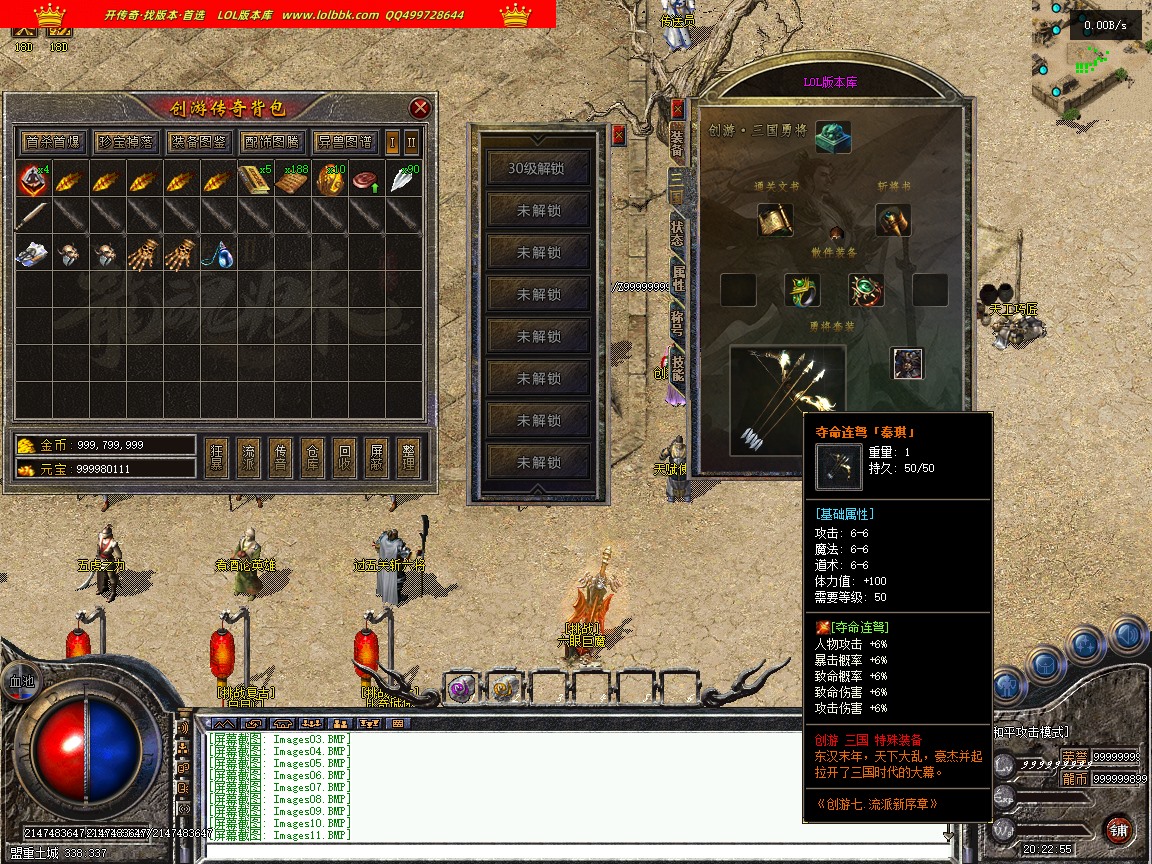Open the 装备图鉴 equipment codex
Screen dimensions: 1152x864
(x=198, y=141)
